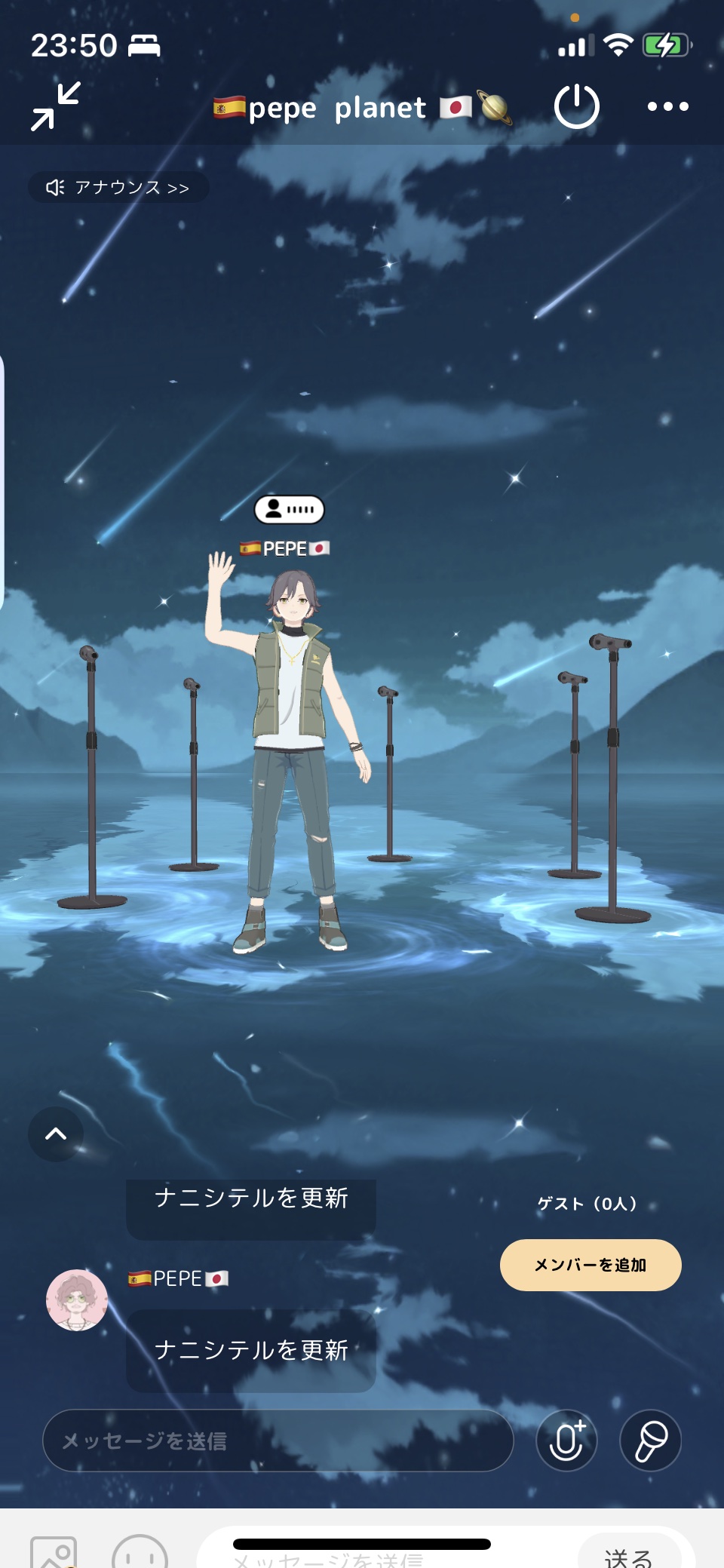724x1568 pixels.
Task: Tap the microphone-plus request button
Action: coord(566,1441)
